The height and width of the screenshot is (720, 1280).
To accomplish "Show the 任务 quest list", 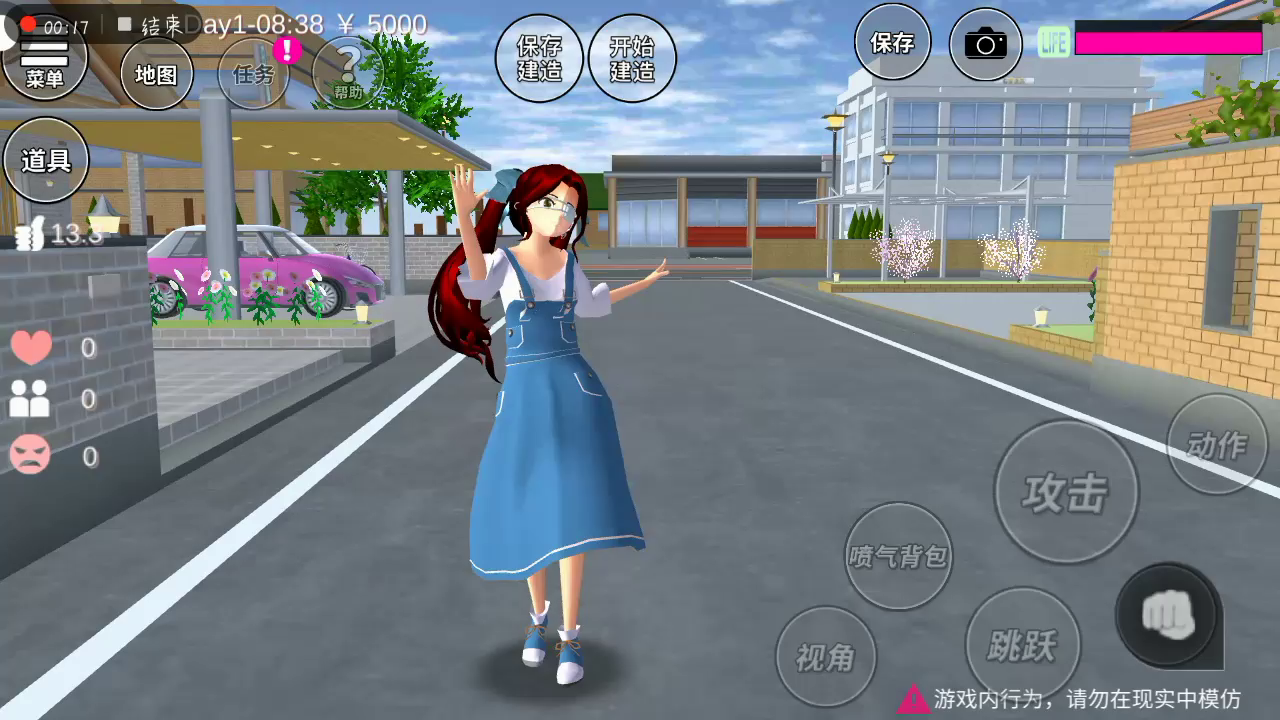I will point(254,74).
